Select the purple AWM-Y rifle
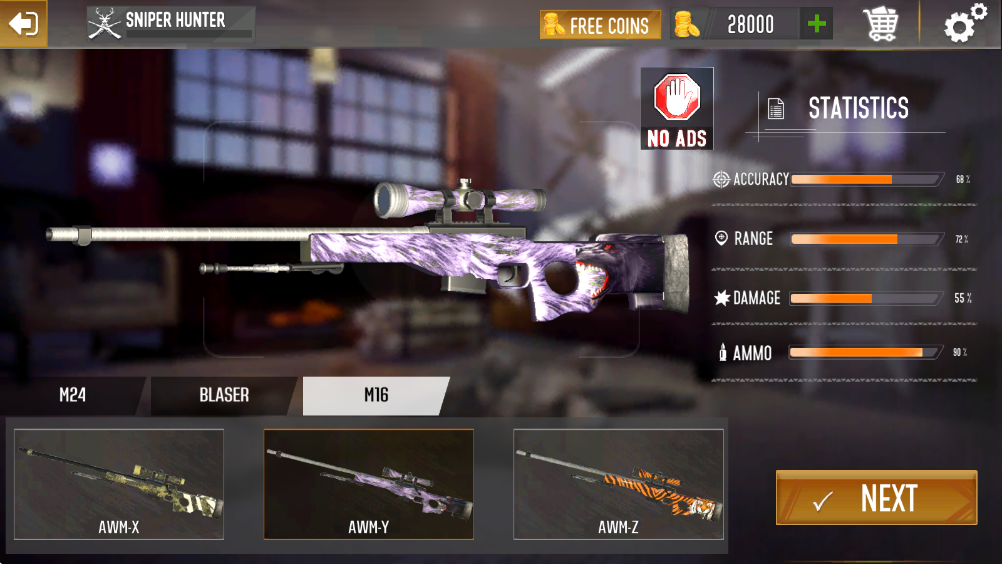Screen dimensions: 1002x564 369,484
